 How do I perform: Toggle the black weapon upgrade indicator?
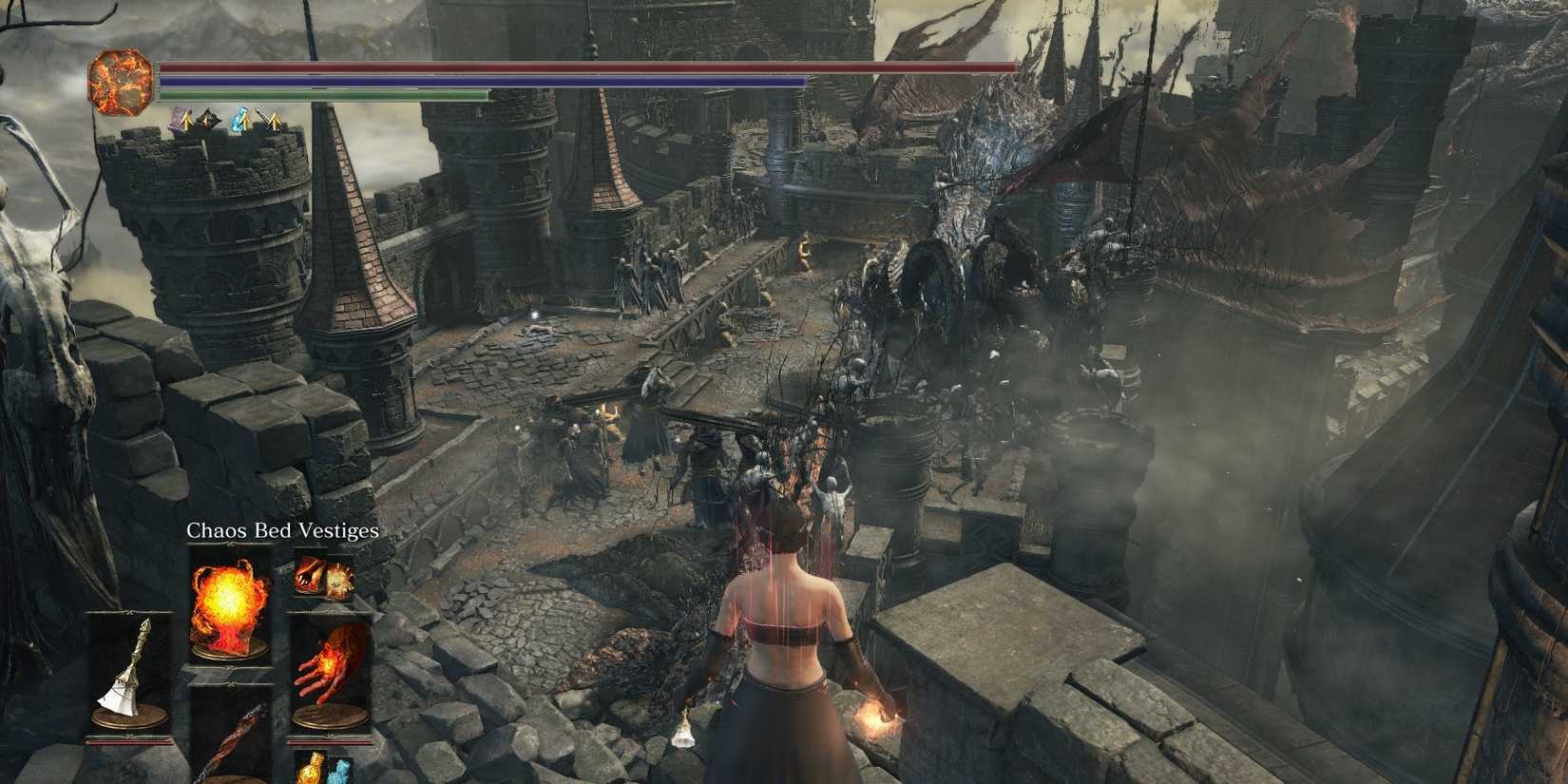[x=206, y=119]
